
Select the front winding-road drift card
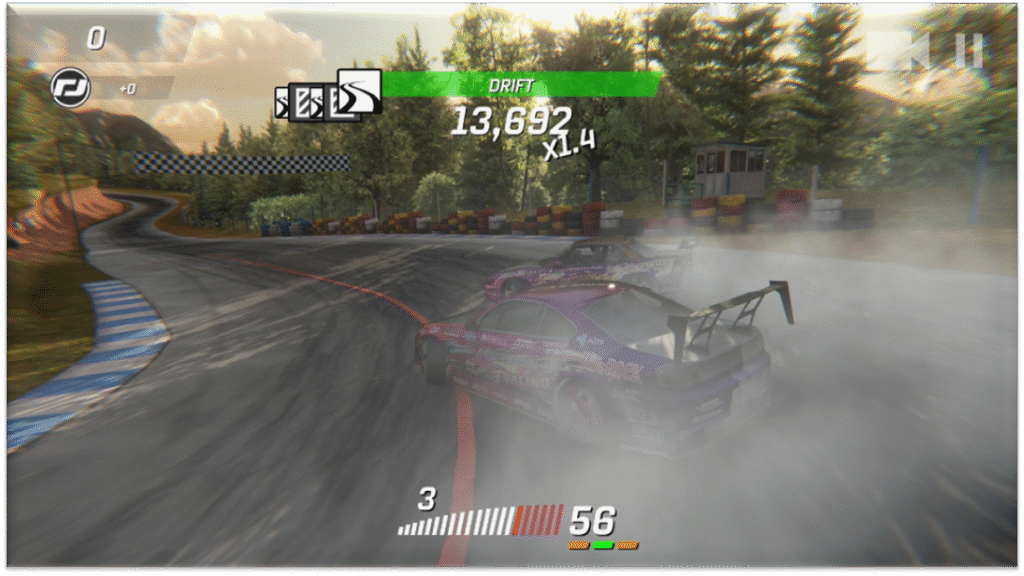point(359,91)
